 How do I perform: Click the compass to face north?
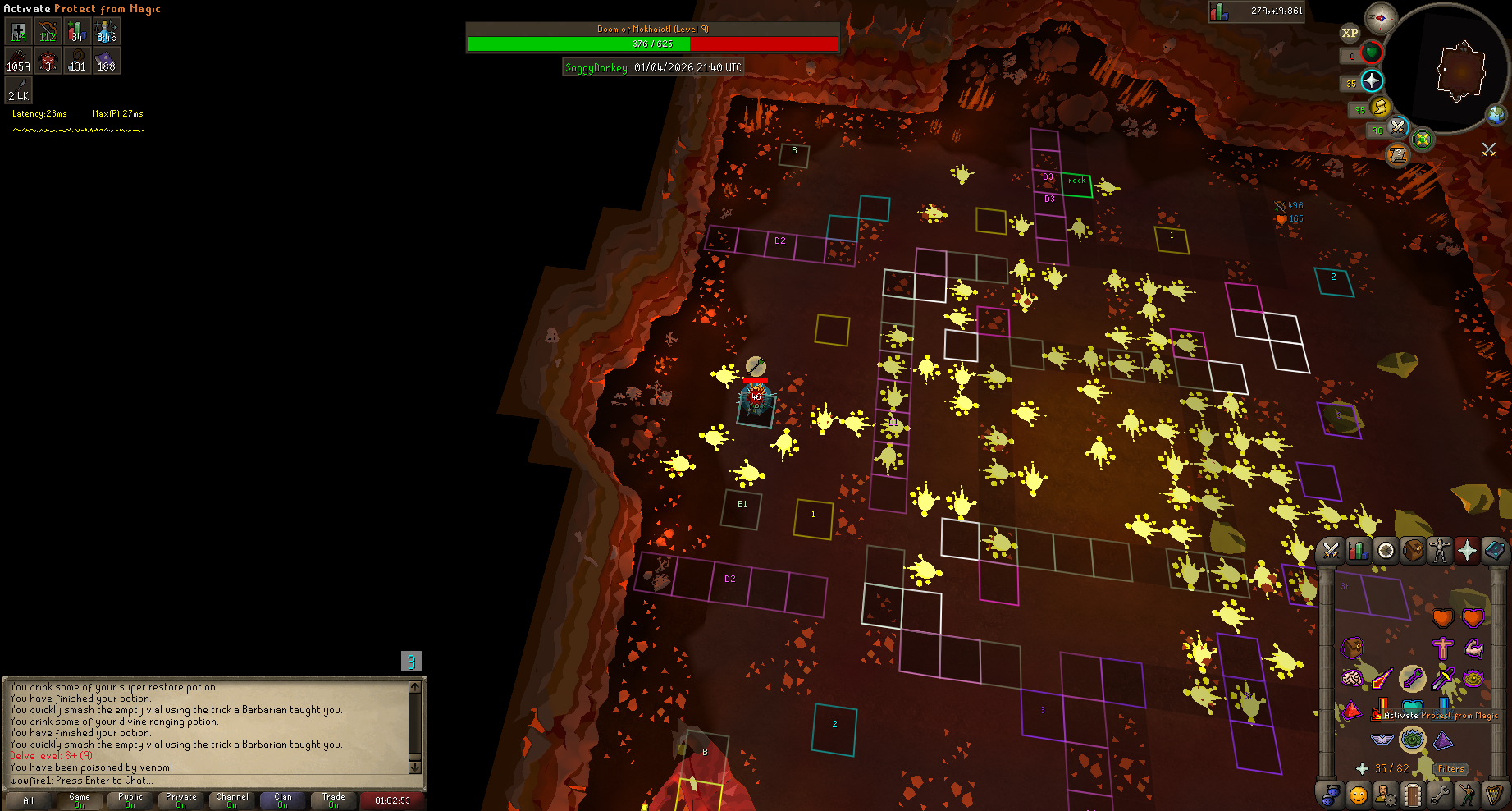pyautogui.click(x=1380, y=18)
